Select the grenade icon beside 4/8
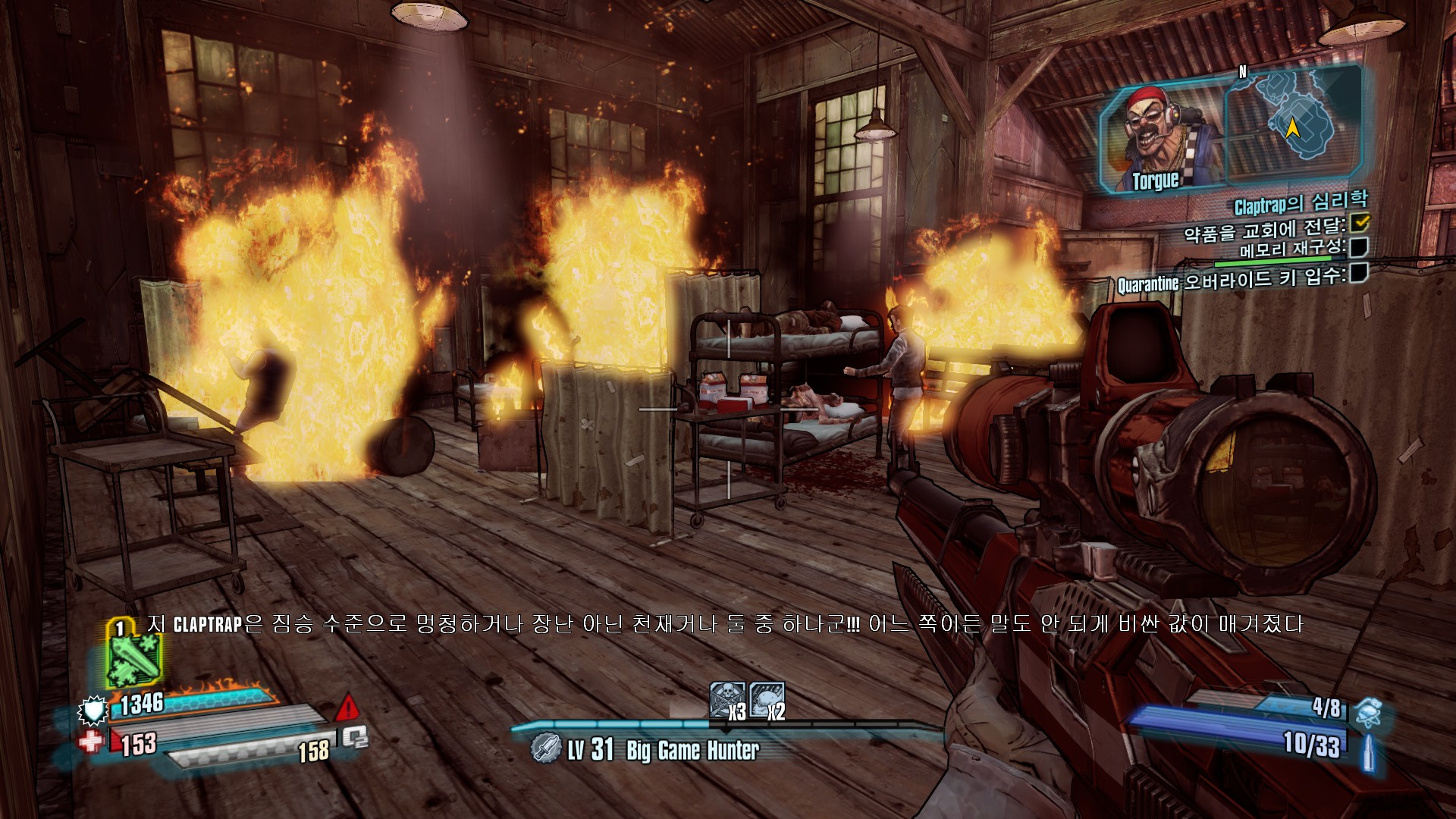 [1367, 712]
